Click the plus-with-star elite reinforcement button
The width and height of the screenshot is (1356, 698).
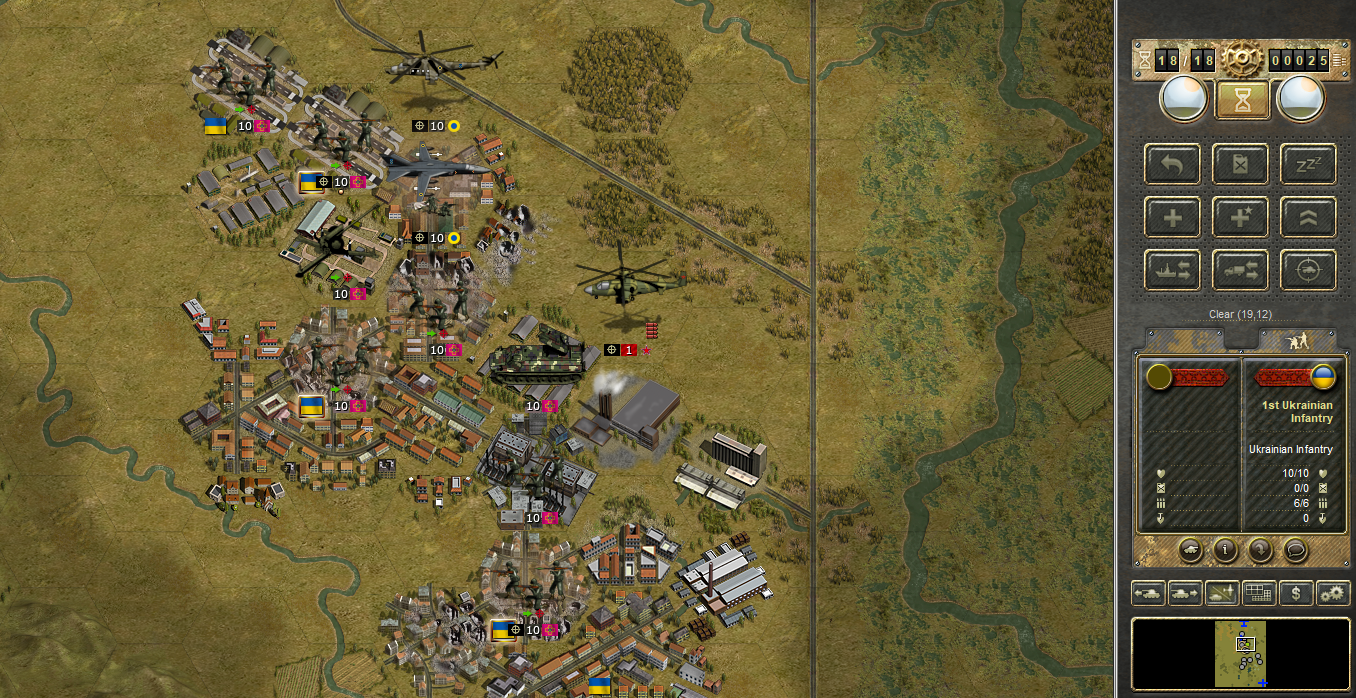[1241, 217]
